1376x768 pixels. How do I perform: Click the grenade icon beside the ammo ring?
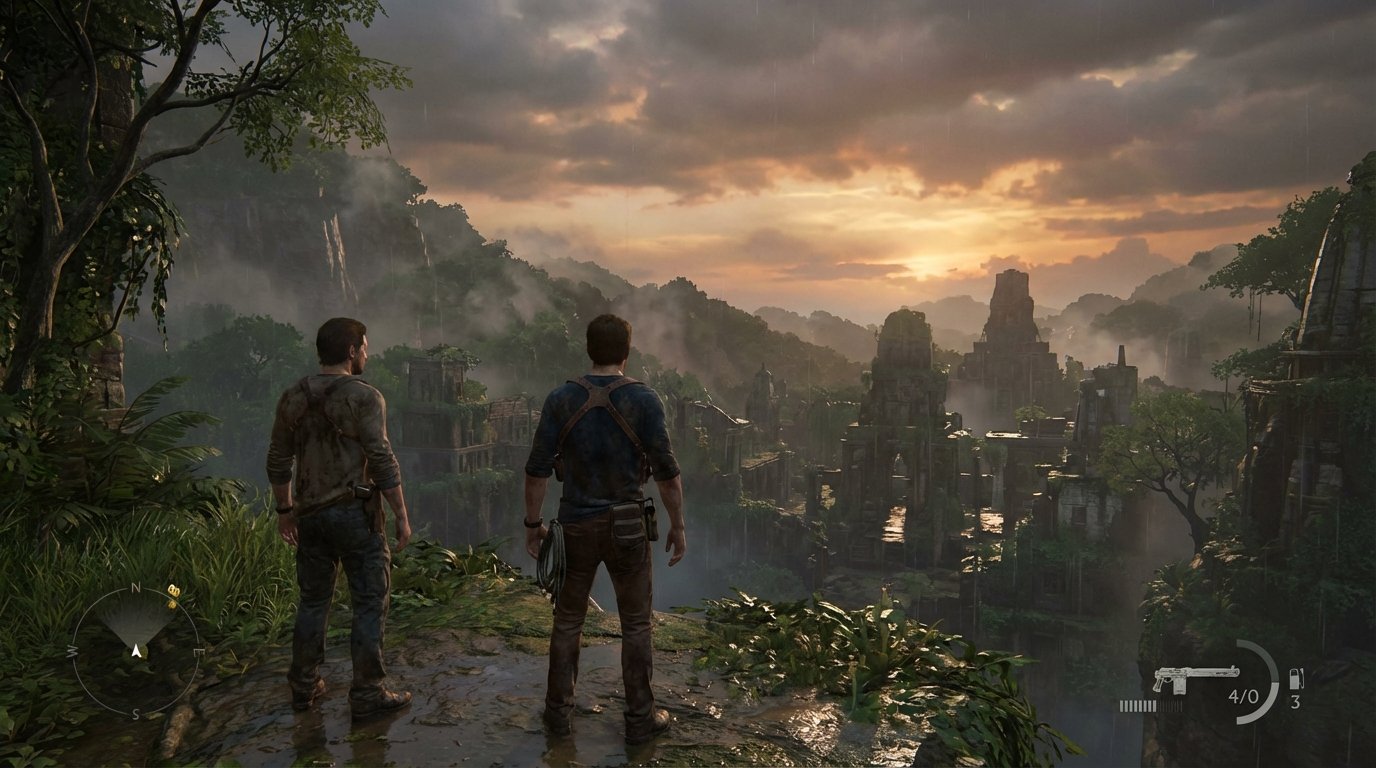coord(1296,680)
